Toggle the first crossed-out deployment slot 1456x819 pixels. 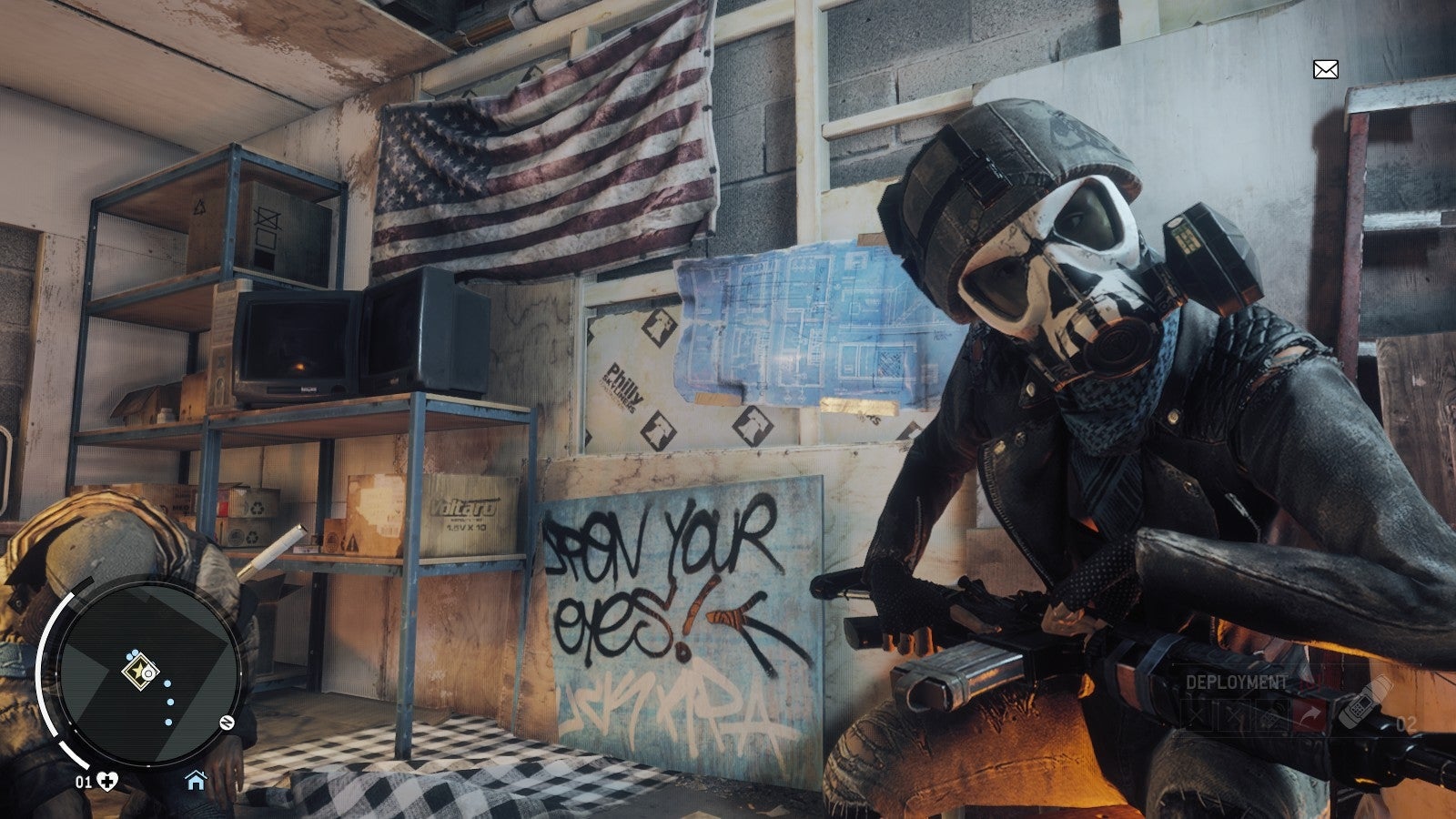pyautogui.click(x=1198, y=713)
